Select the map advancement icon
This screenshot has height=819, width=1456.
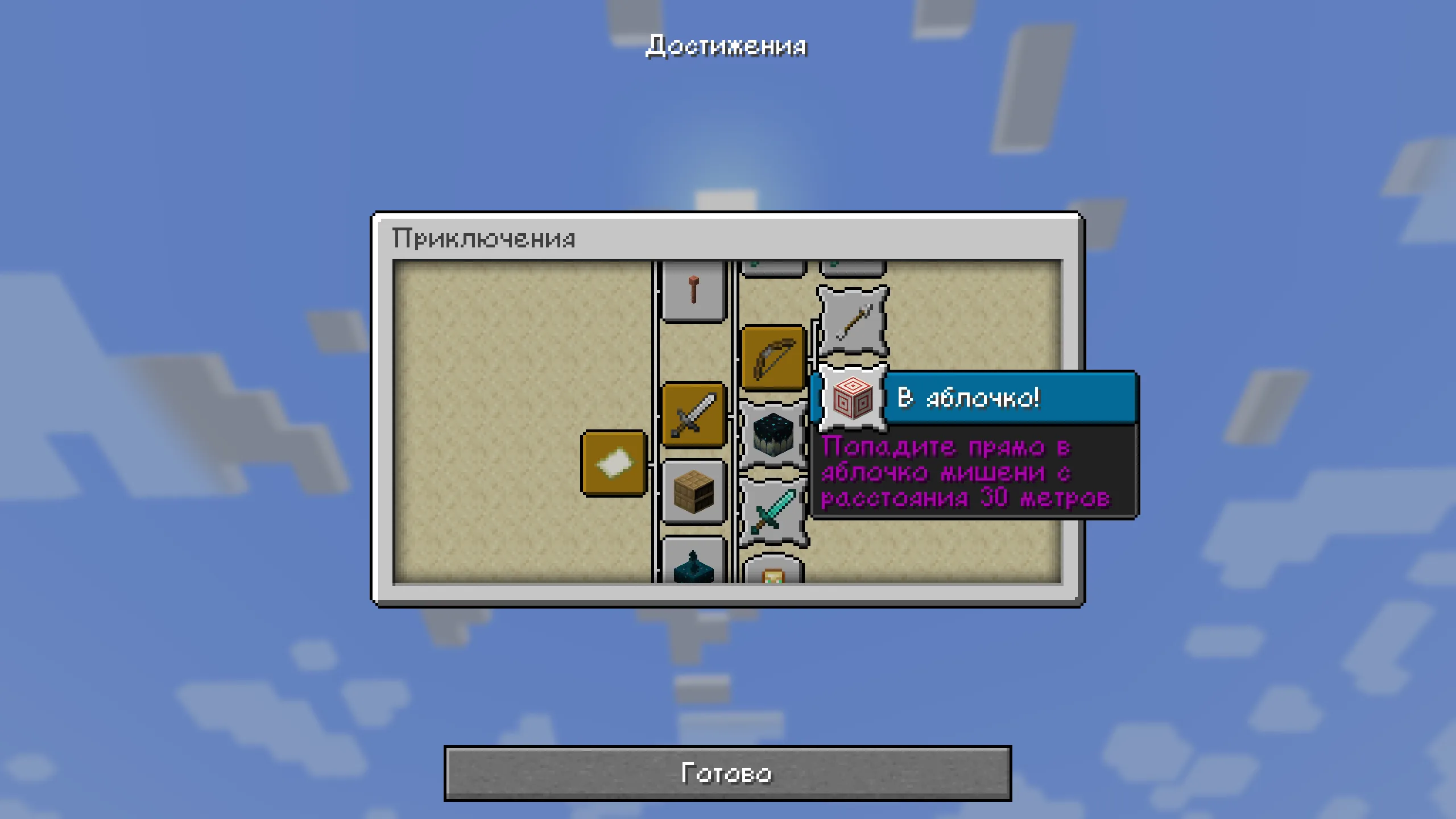point(614,463)
